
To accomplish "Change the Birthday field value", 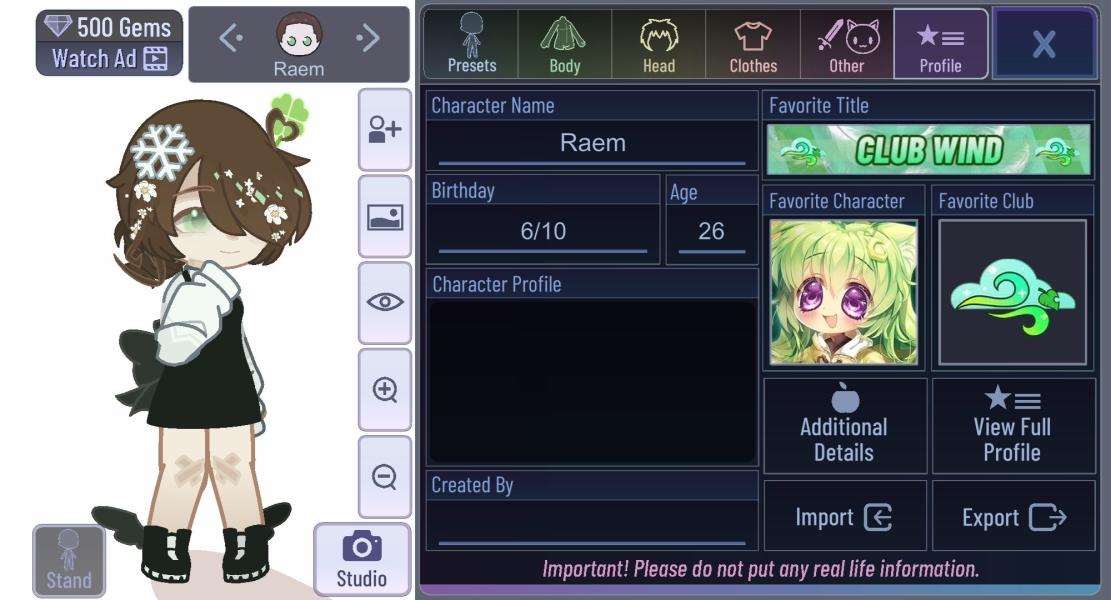I will point(543,232).
